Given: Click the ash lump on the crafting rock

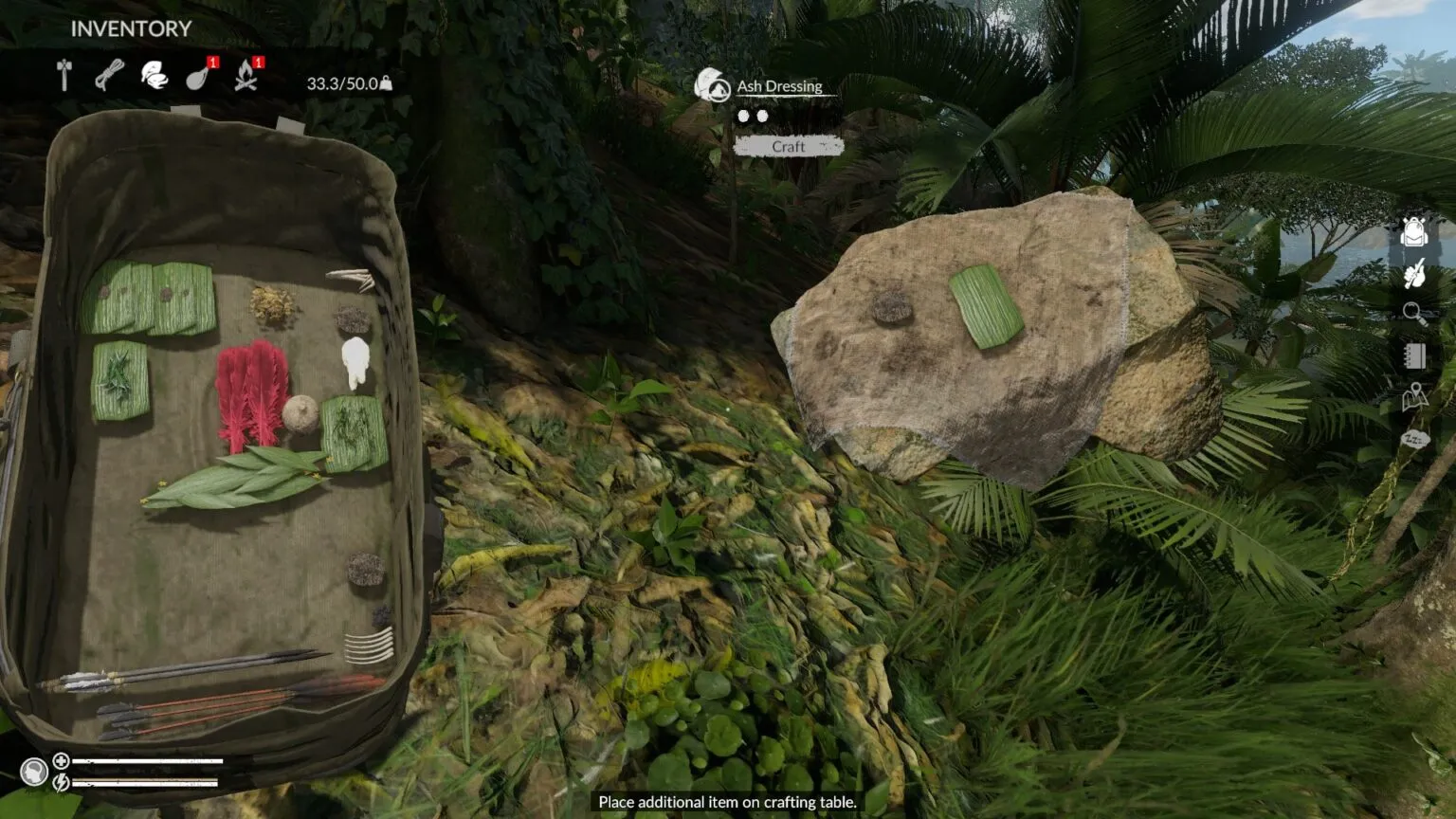Looking at the screenshot, I should pyautogui.click(x=891, y=306).
